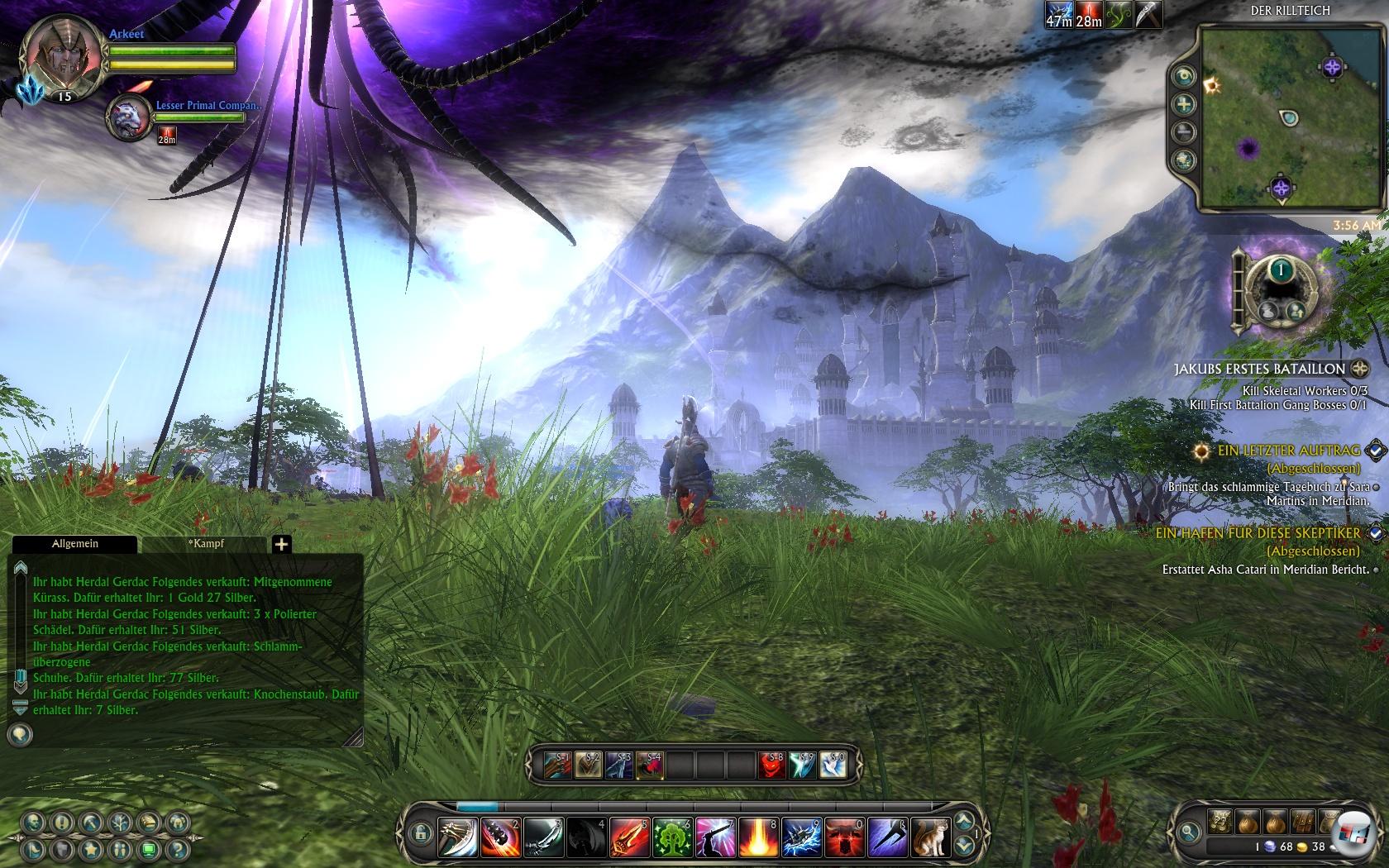Select the Ein letzter Auftrag quest tracker entry
Image resolution: width=1389 pixels, height=868 pixels.
pyautogui.click(x=1288, y=451)
